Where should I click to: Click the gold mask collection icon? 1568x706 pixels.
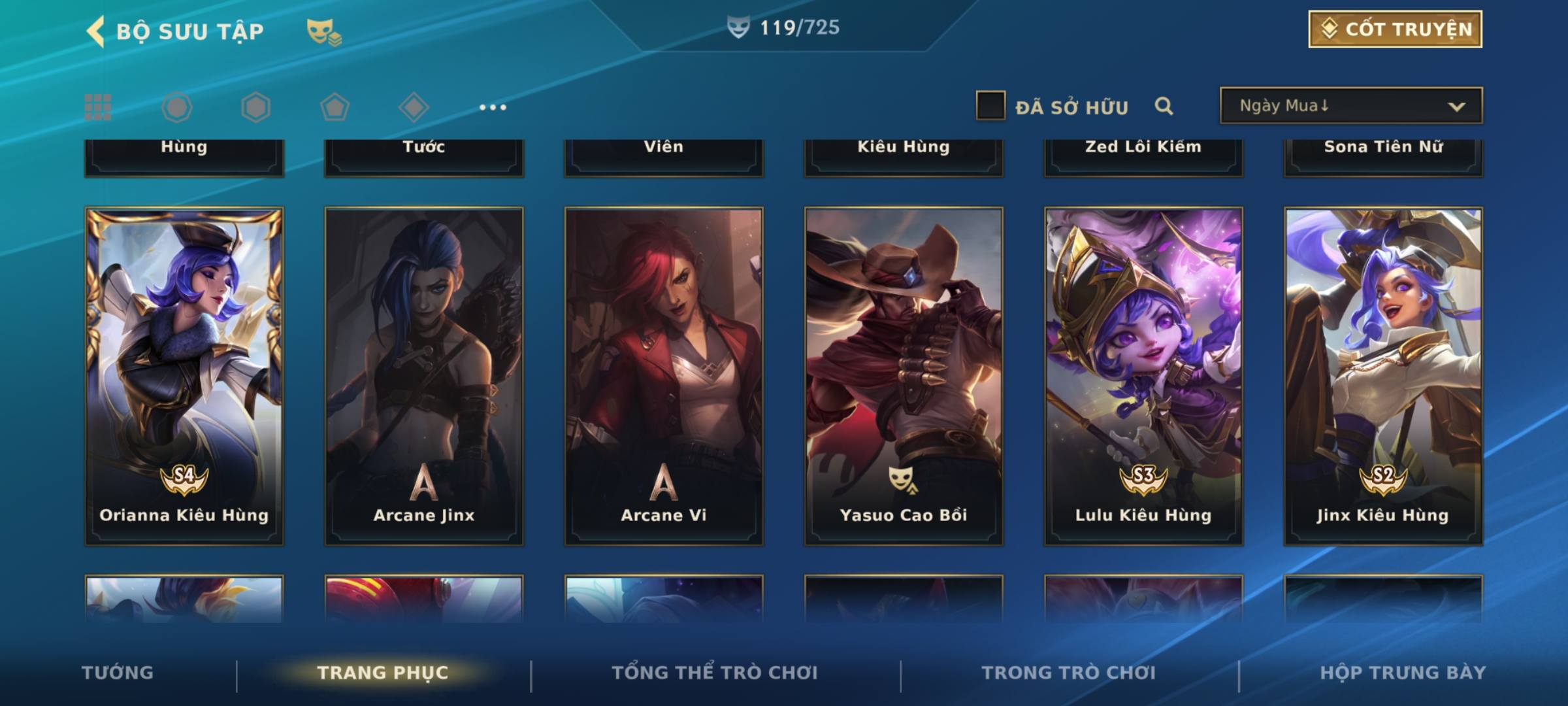[323, 31]
